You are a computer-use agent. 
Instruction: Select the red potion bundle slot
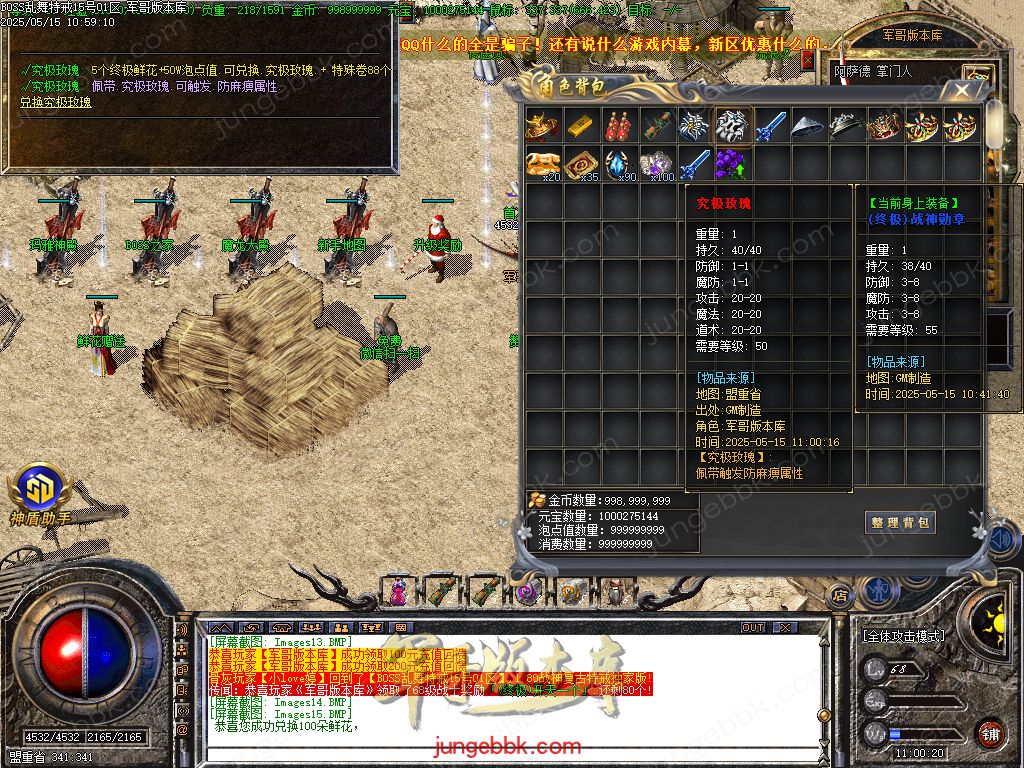point(619,127)
